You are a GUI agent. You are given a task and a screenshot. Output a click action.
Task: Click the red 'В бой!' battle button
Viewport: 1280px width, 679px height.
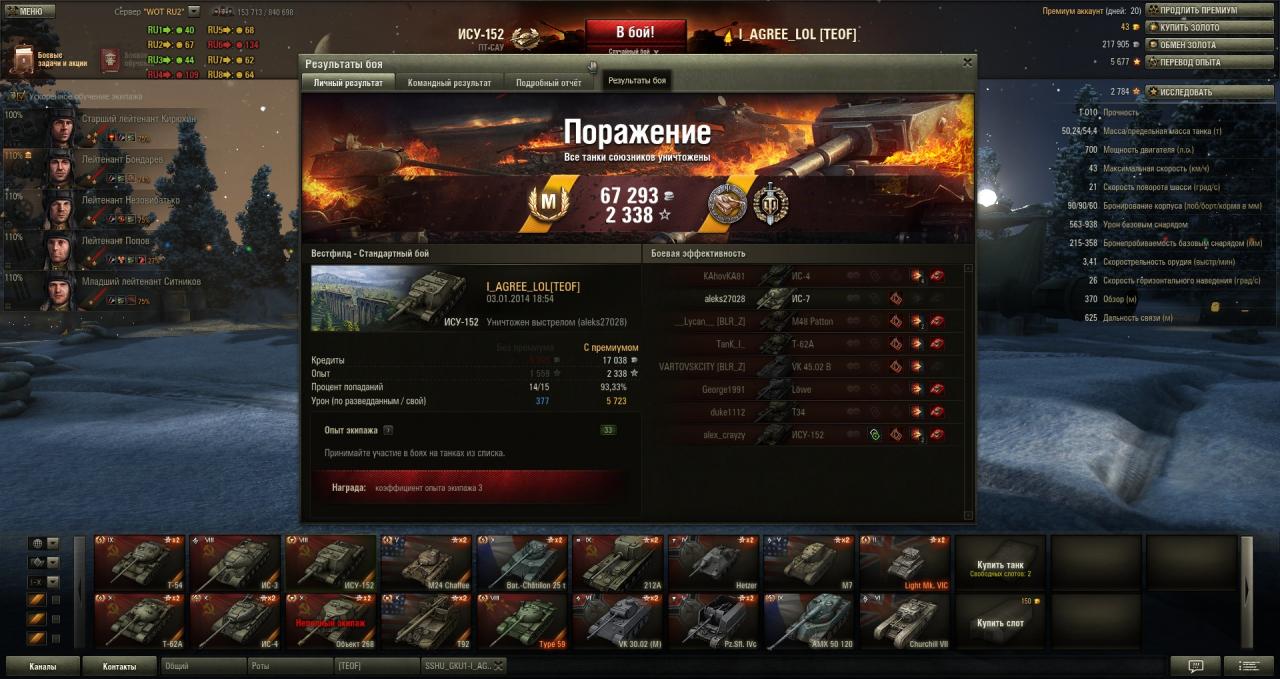point(635,32)
